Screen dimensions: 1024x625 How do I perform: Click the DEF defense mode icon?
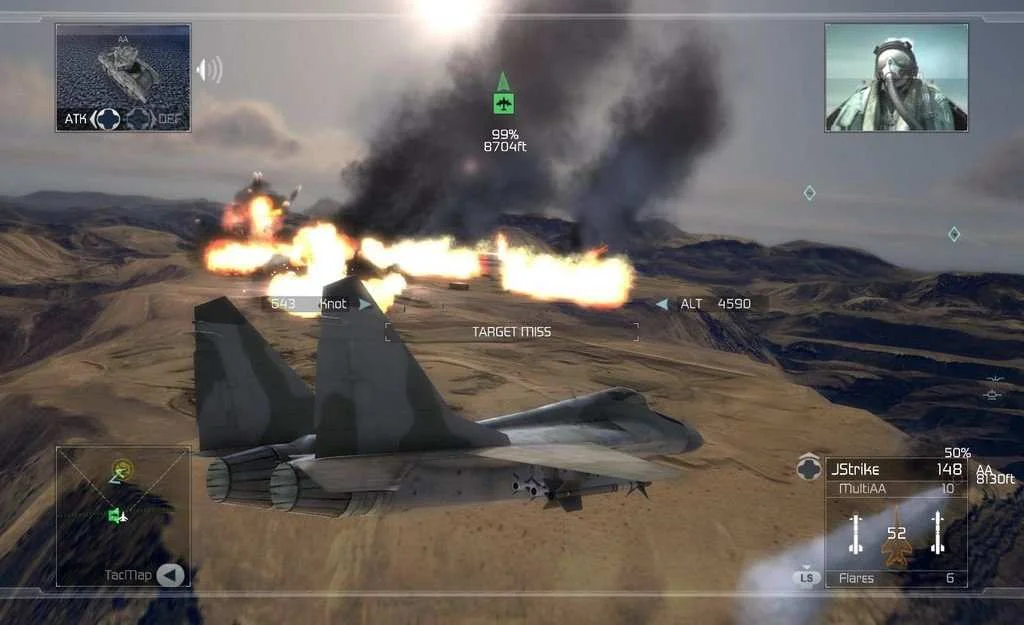[x=139, y=119]
